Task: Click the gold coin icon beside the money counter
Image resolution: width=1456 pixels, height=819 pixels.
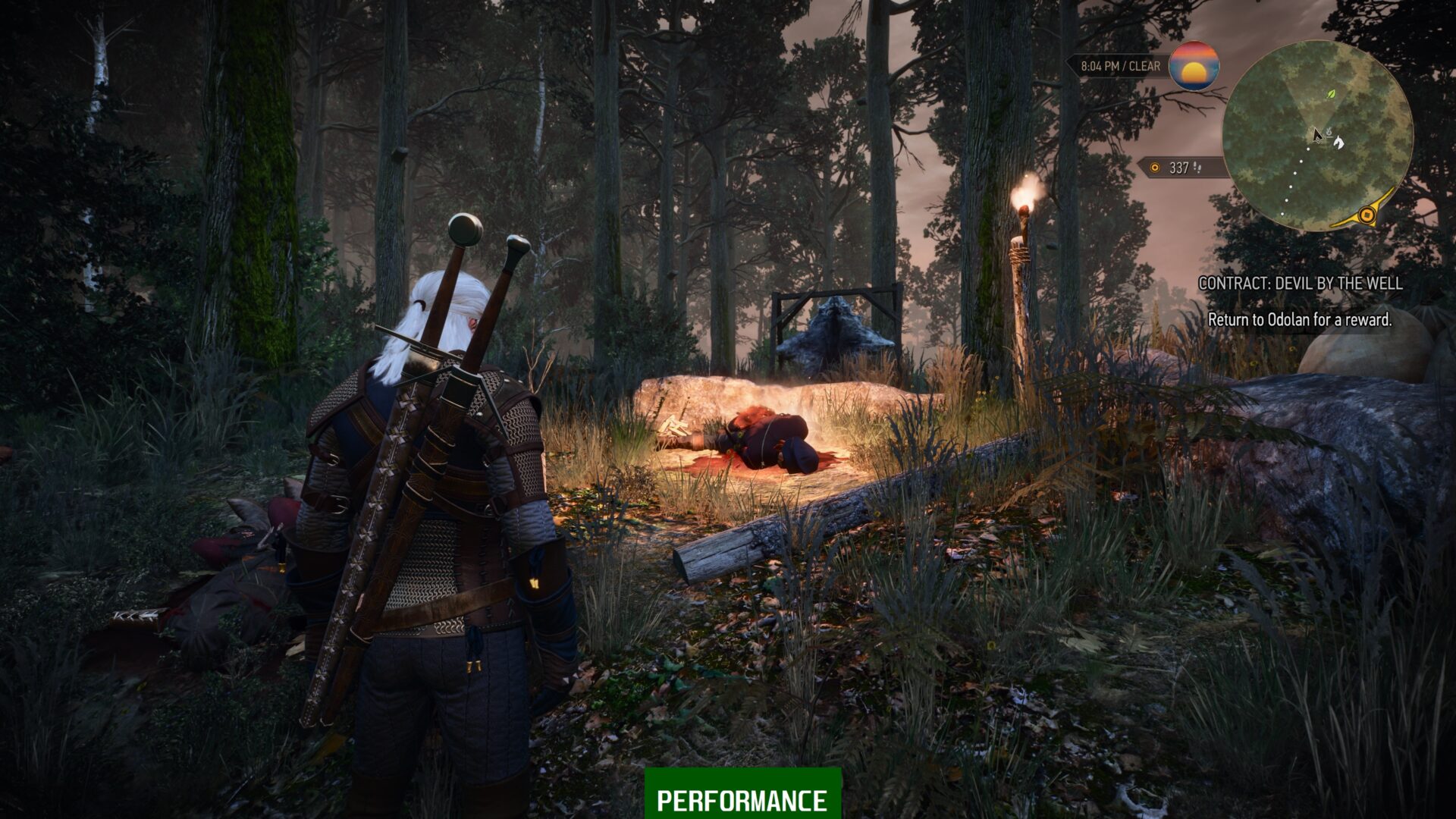Action: click(1155, 168)
